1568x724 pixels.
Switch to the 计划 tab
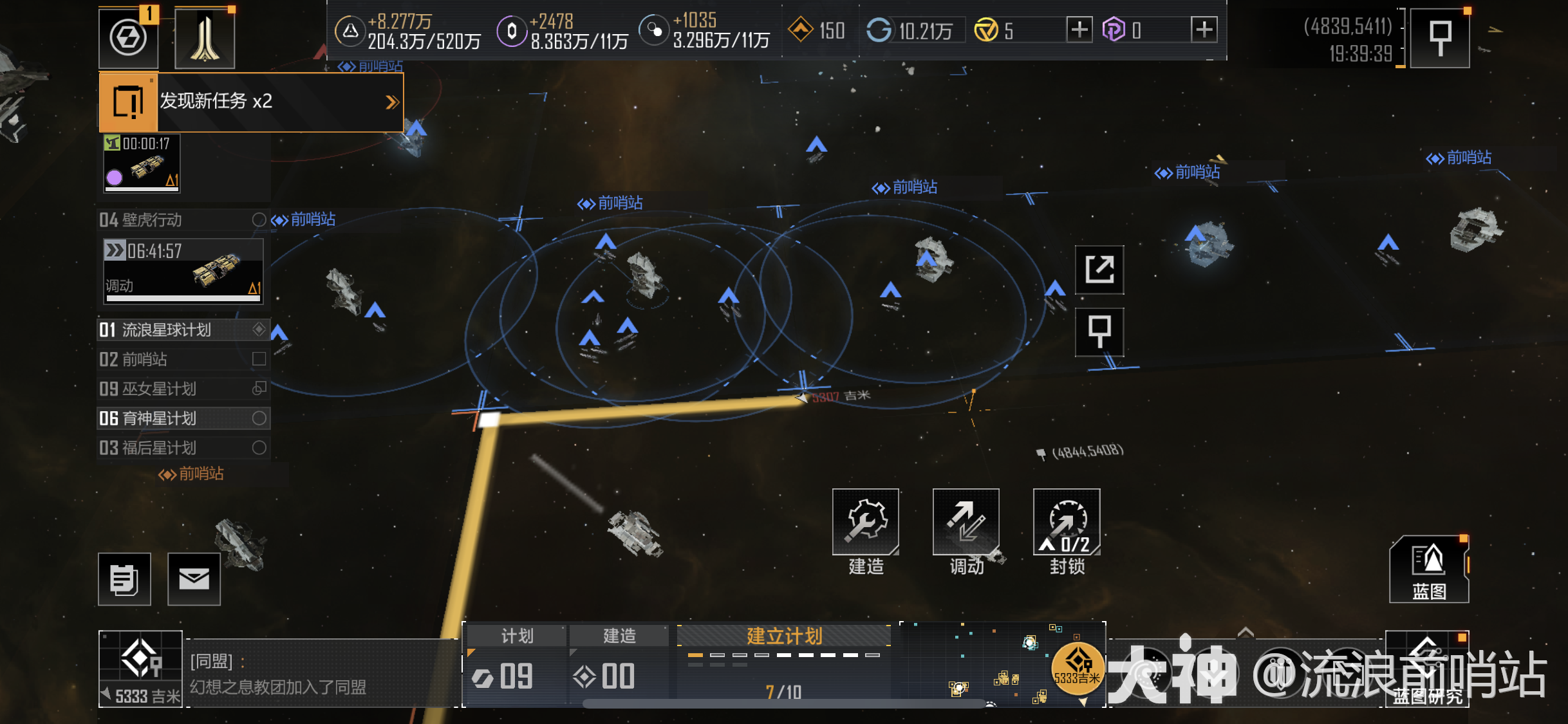click(517, 636)
